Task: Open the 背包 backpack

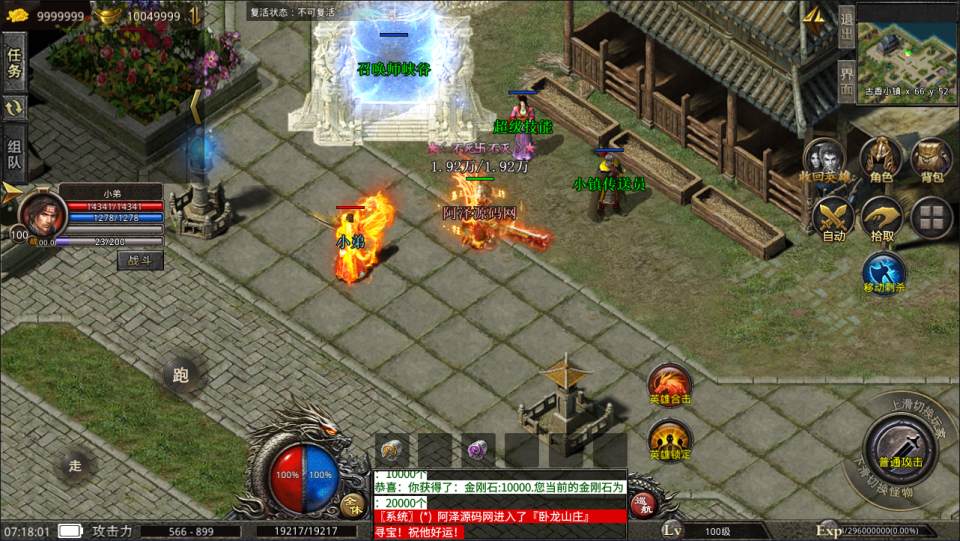Action: 932,160
